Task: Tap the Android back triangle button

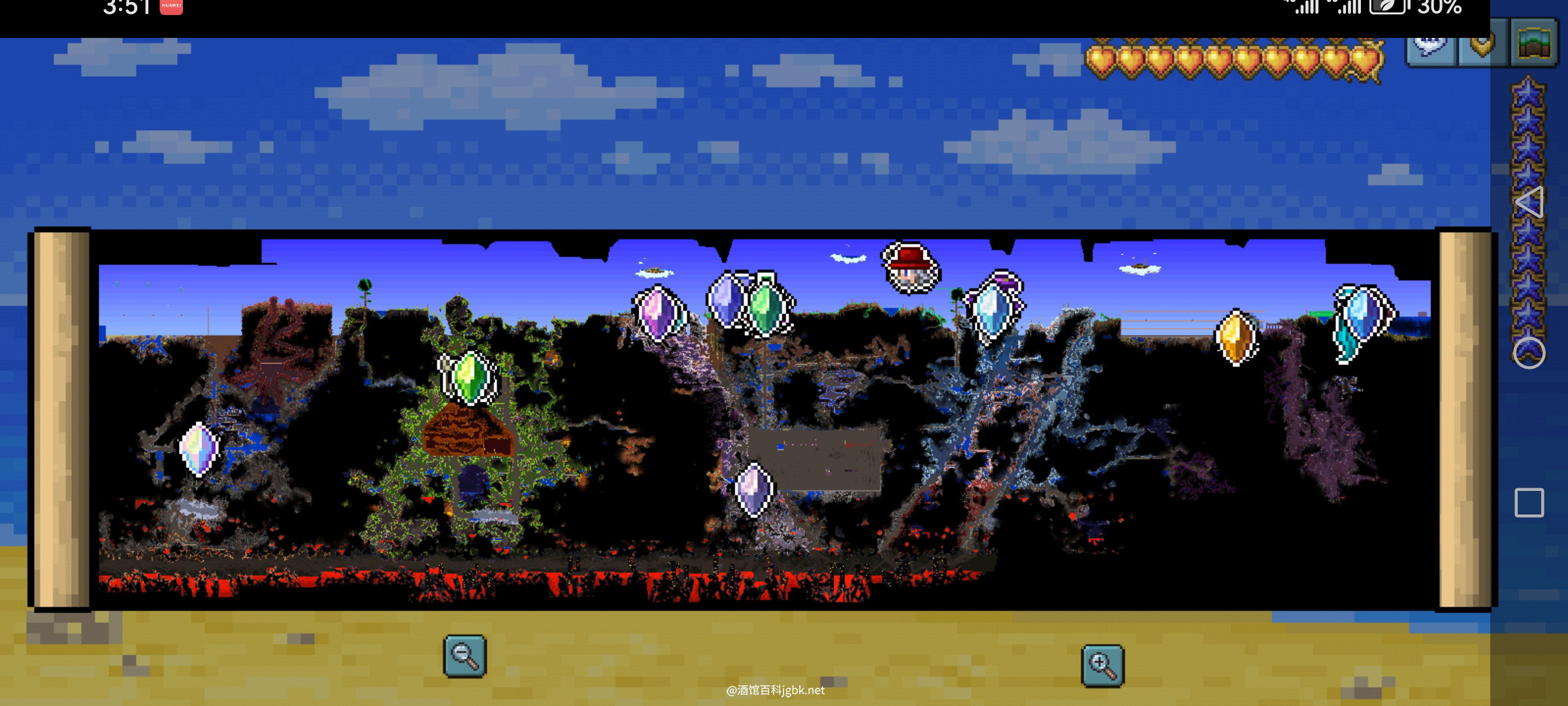Action: 1529,202
